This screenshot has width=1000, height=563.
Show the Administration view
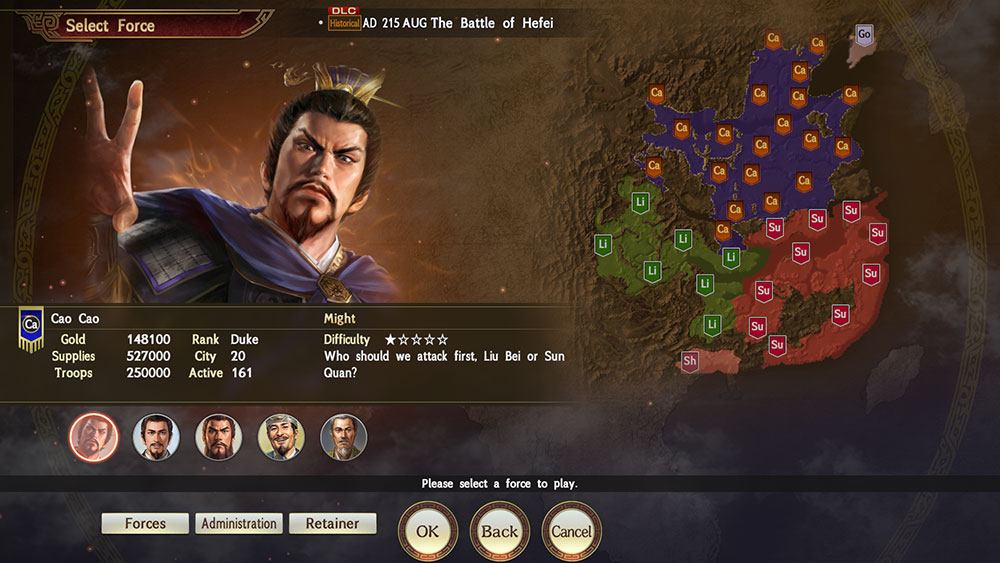click(239, 523)
